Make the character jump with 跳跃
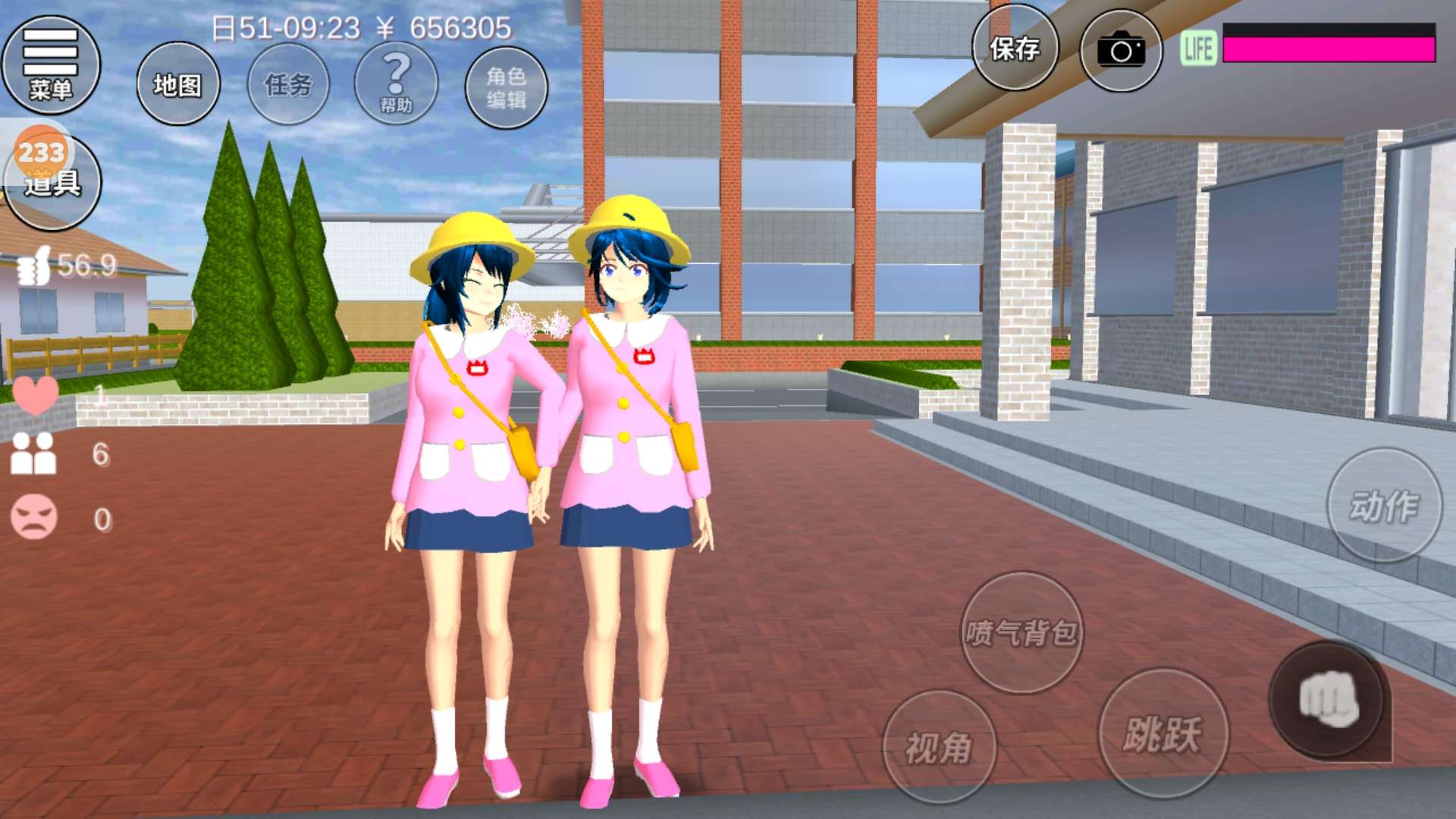The width and height of the screenshot is (1456, 819). pos(1163,734)
